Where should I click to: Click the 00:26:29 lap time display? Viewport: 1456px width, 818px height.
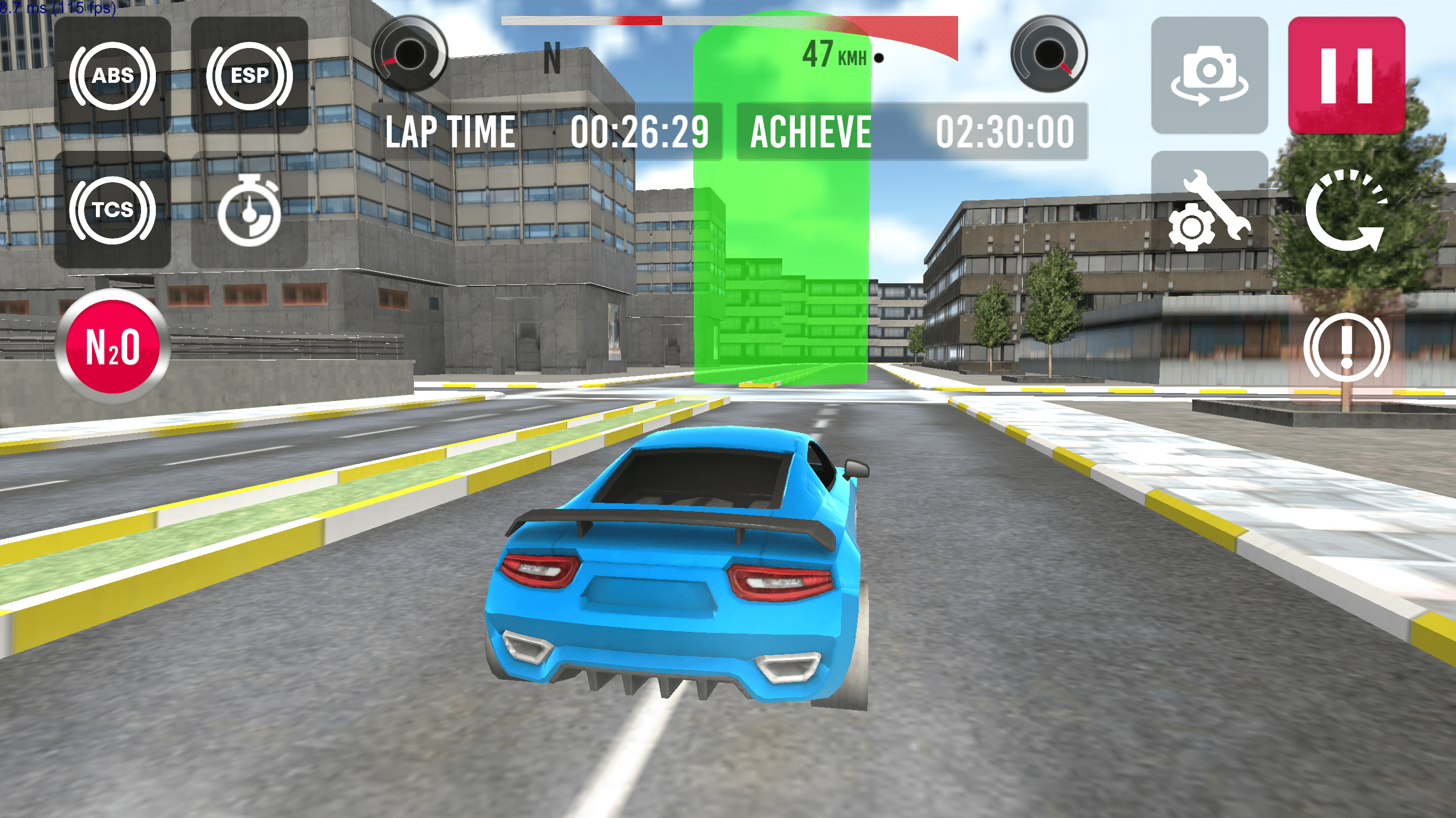pyautogui.click(x=639, y=131)
